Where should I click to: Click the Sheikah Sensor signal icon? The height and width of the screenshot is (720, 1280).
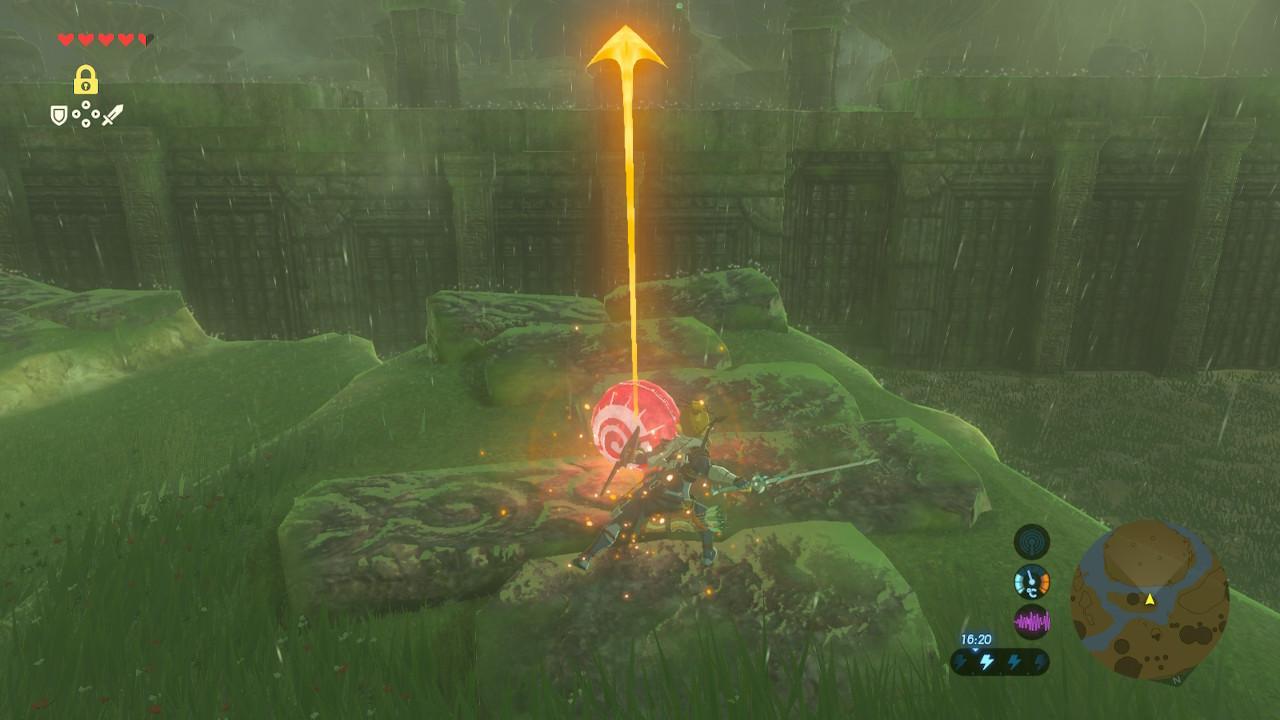tap(1031, 542)
